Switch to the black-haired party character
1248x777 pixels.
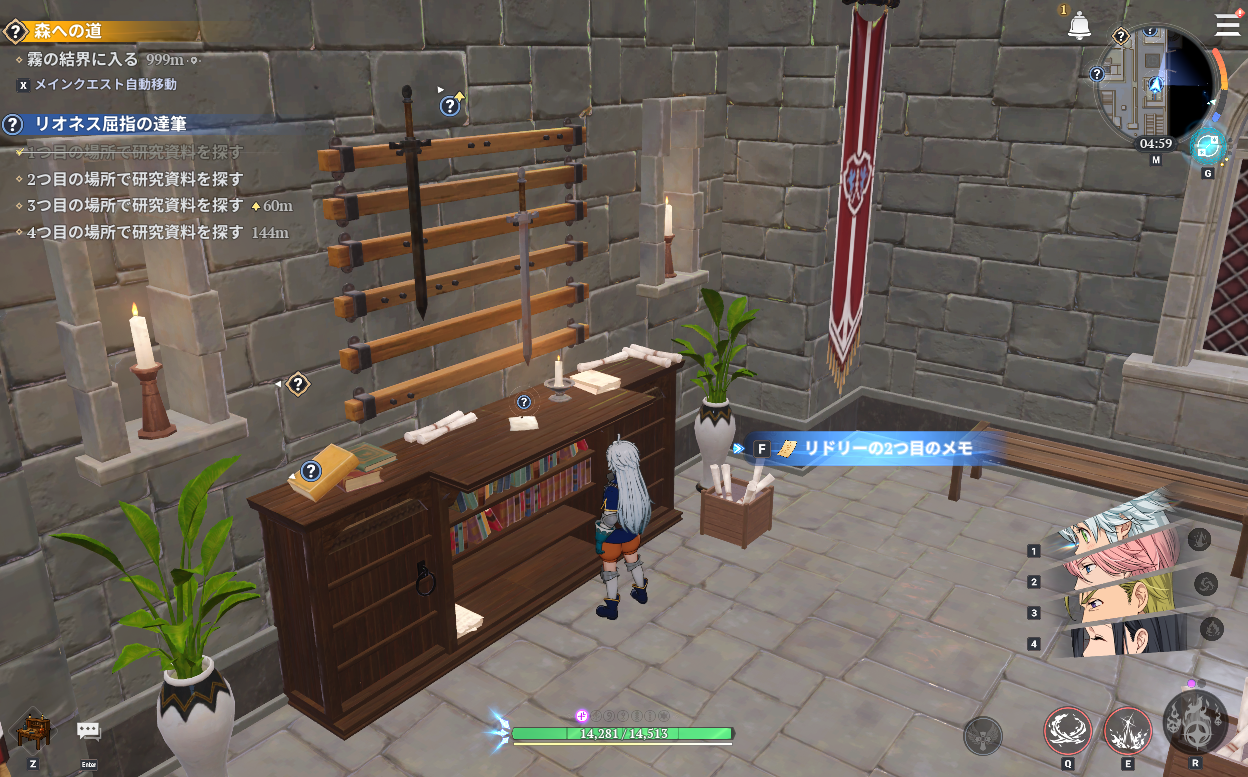point(1110,640)
